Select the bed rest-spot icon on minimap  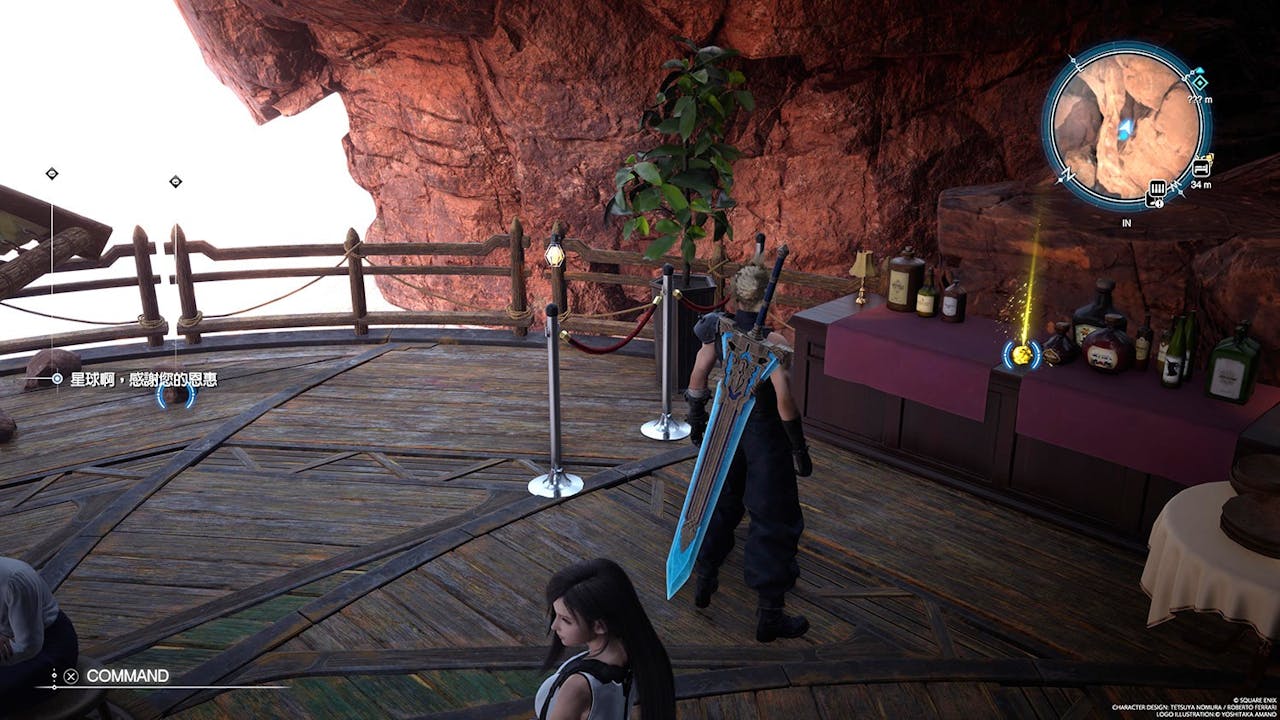(x=1200, y=170)
